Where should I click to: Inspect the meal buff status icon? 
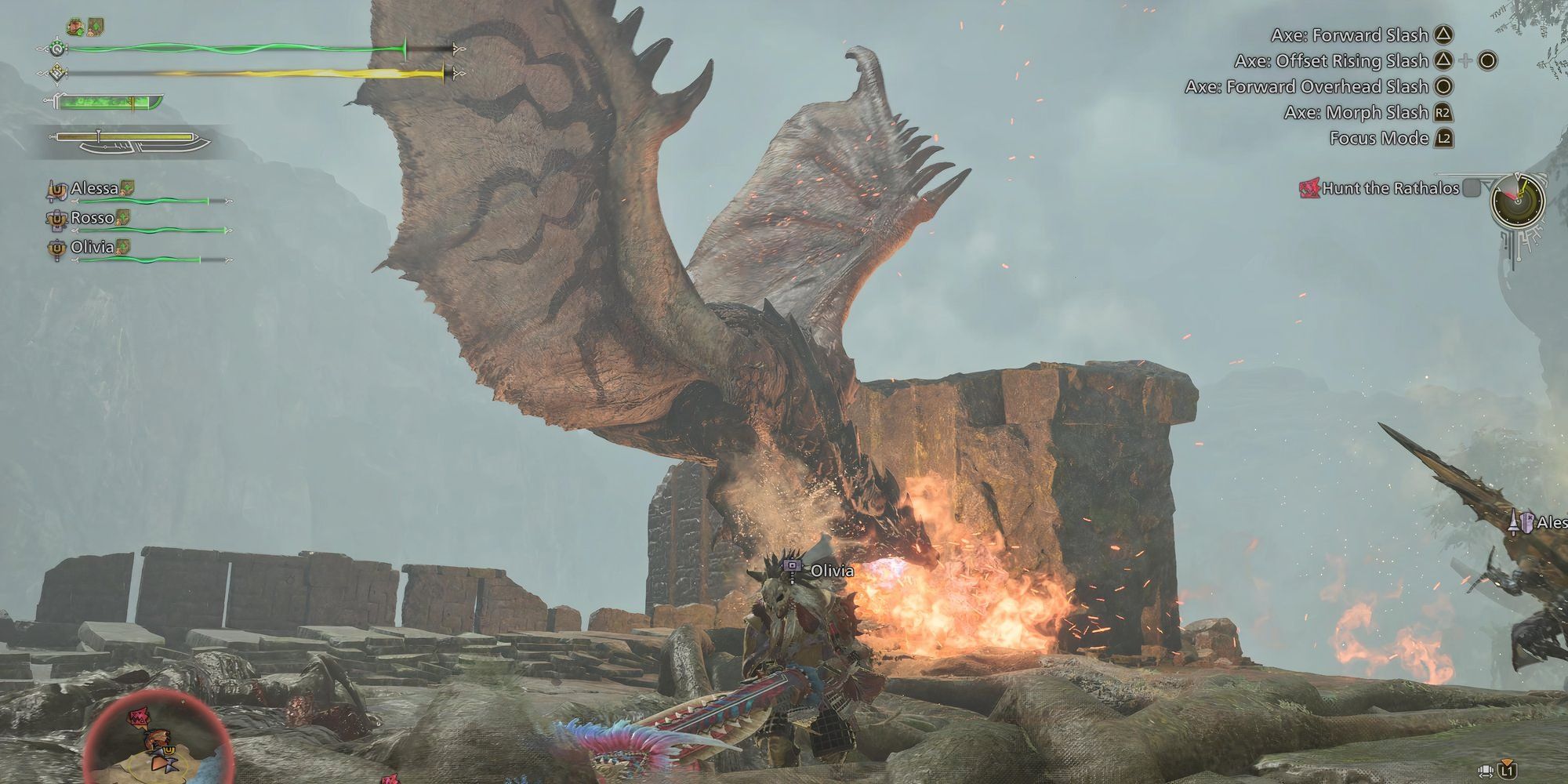coord(76,27)
